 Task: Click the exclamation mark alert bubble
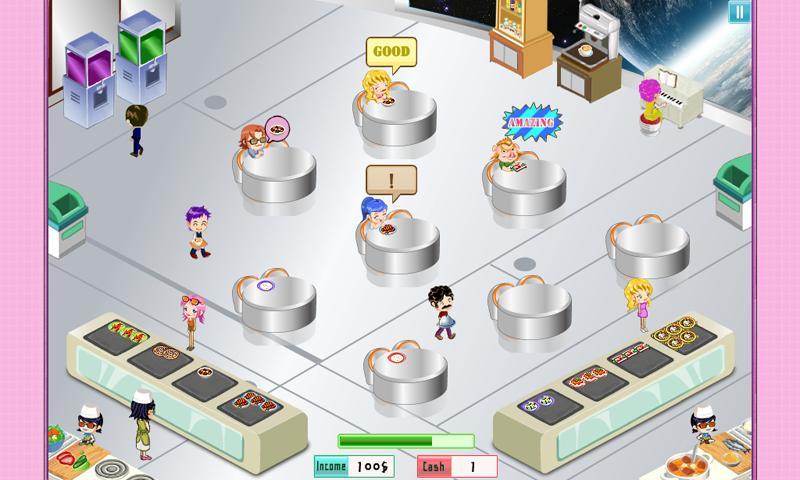point(391,181)
